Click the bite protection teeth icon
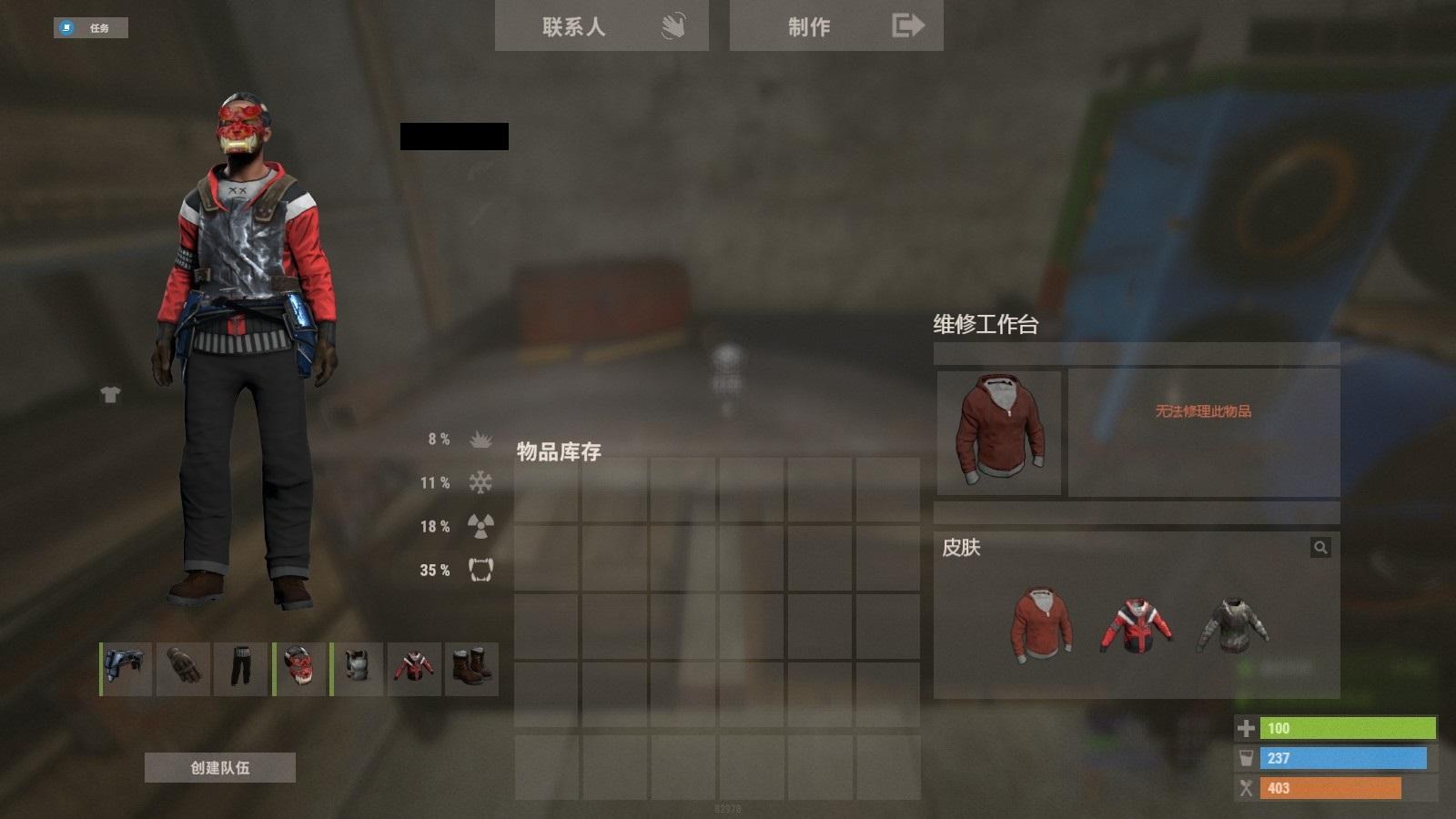Image resolution: width=1456 pixels, height=819 pixels. pos(482,571)
